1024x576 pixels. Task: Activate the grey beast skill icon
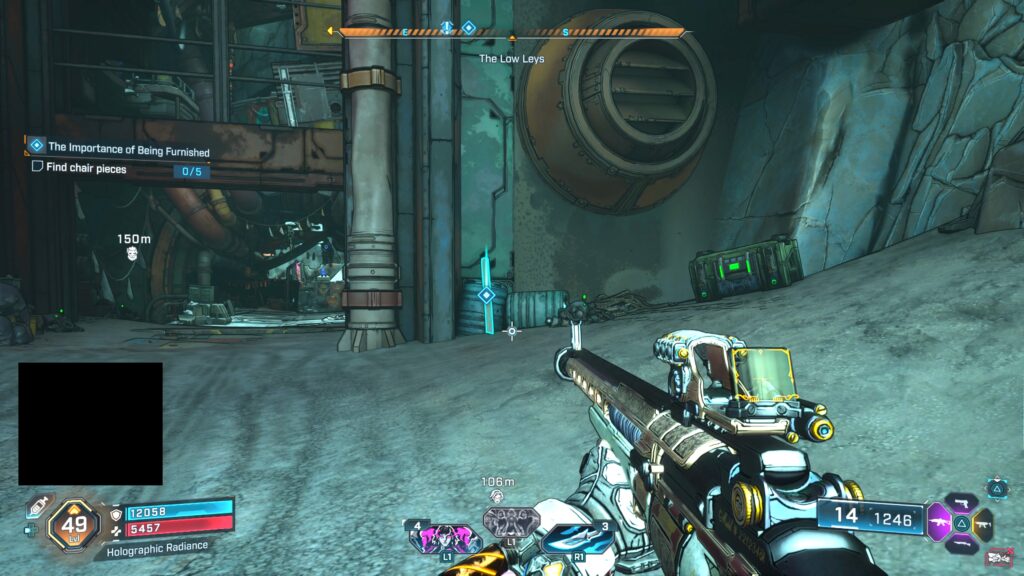(x=511, y=522)
